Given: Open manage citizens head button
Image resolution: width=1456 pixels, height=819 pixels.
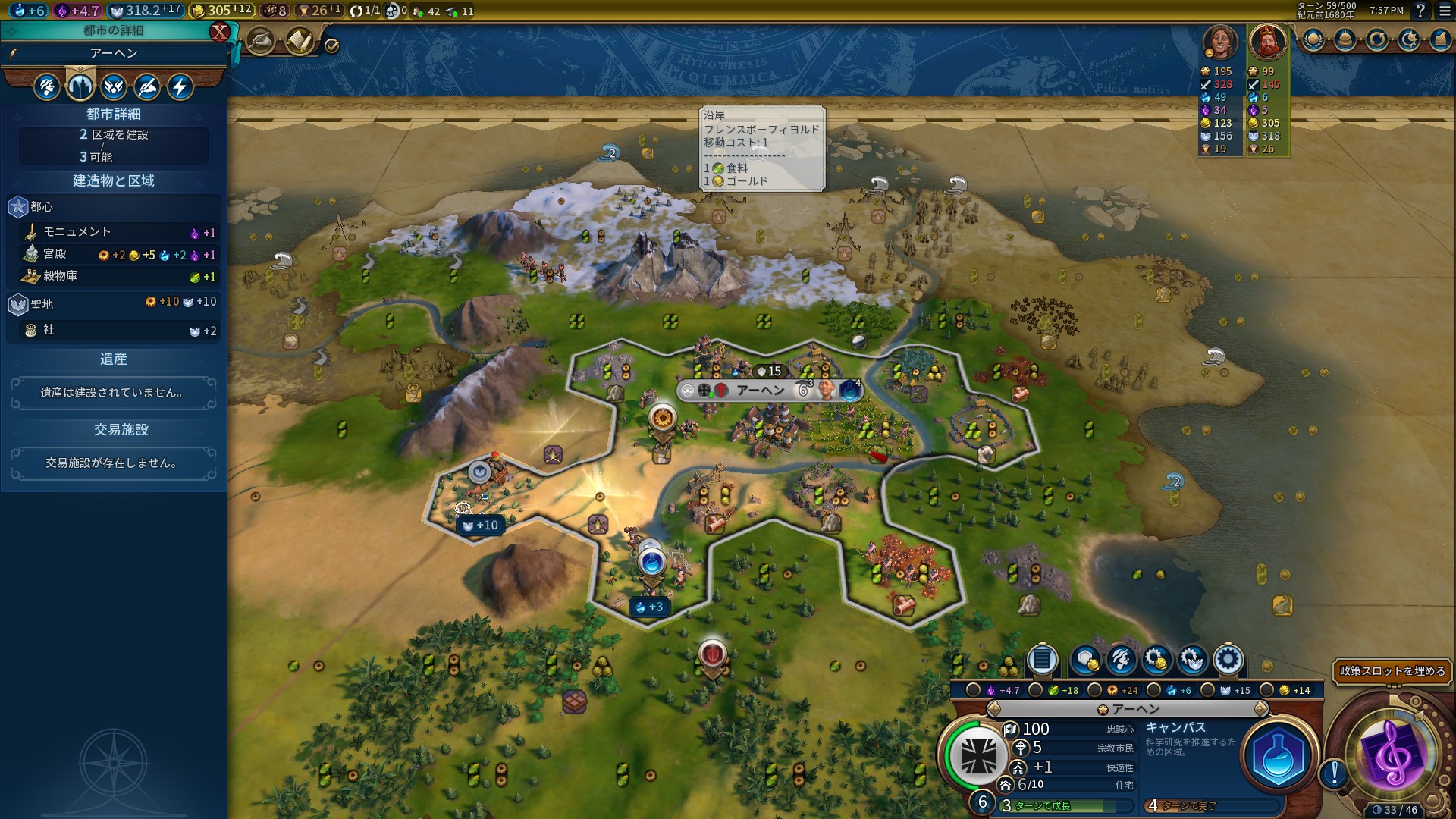Looking at the screenshot, I should [x=1121, y=660].
